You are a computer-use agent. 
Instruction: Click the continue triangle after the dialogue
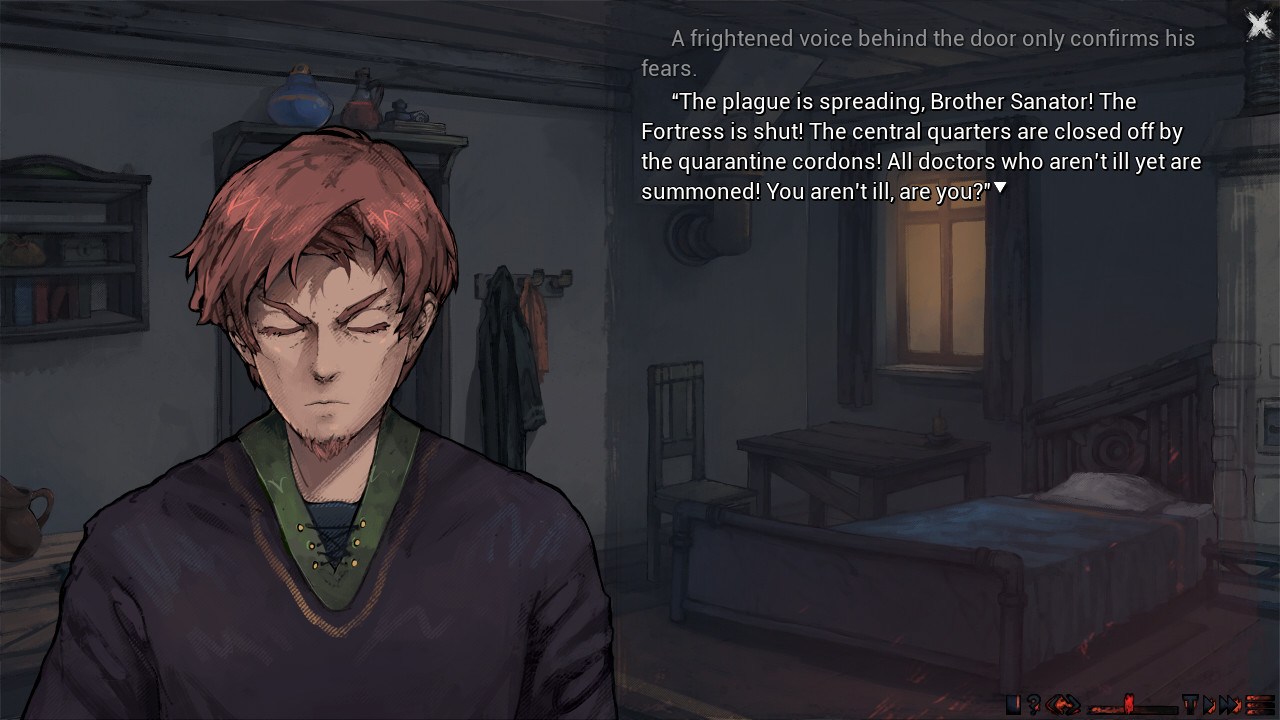click(x=1000, y=186)
